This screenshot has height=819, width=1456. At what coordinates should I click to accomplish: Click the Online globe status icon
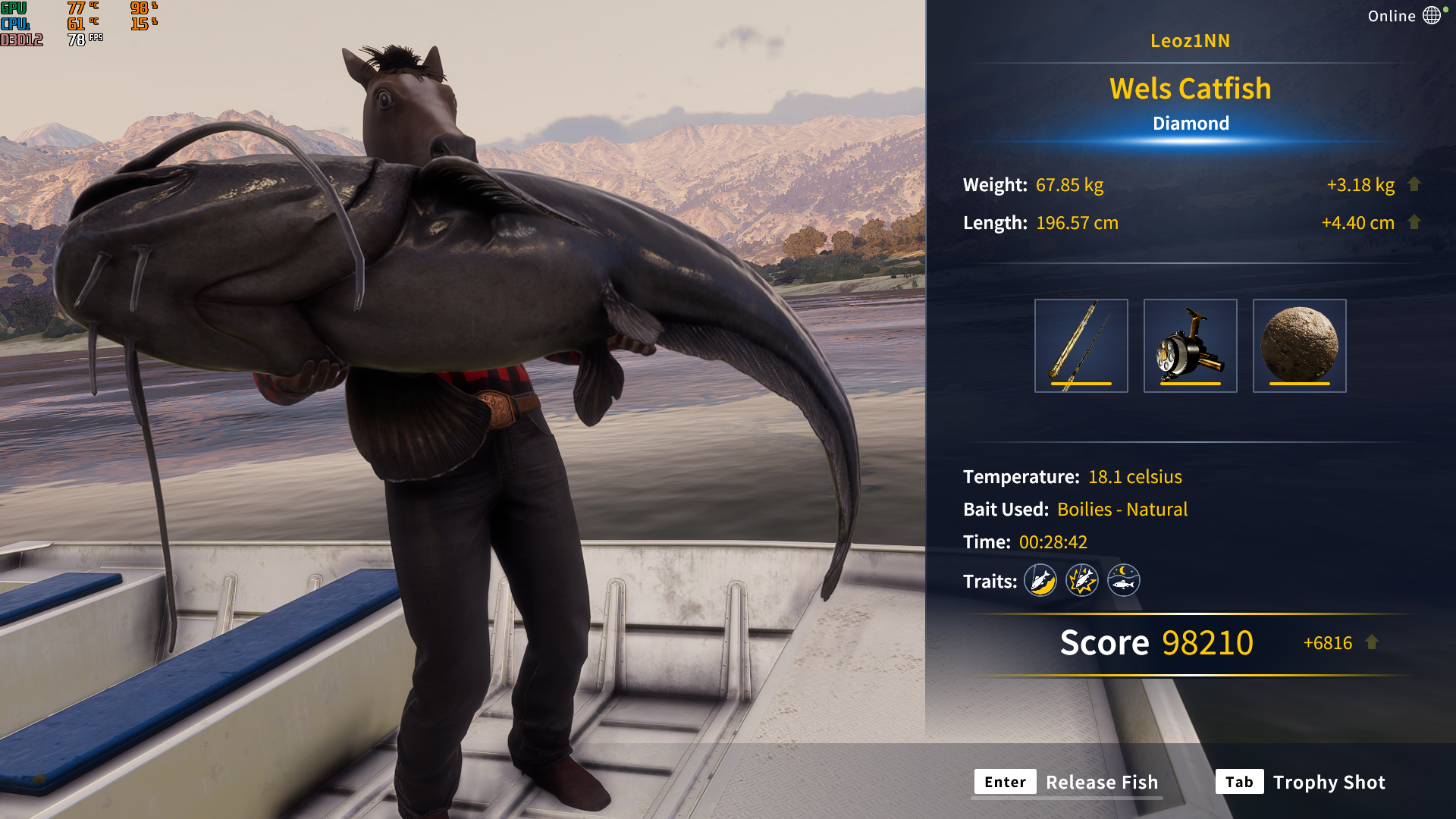click(1432, 16)
